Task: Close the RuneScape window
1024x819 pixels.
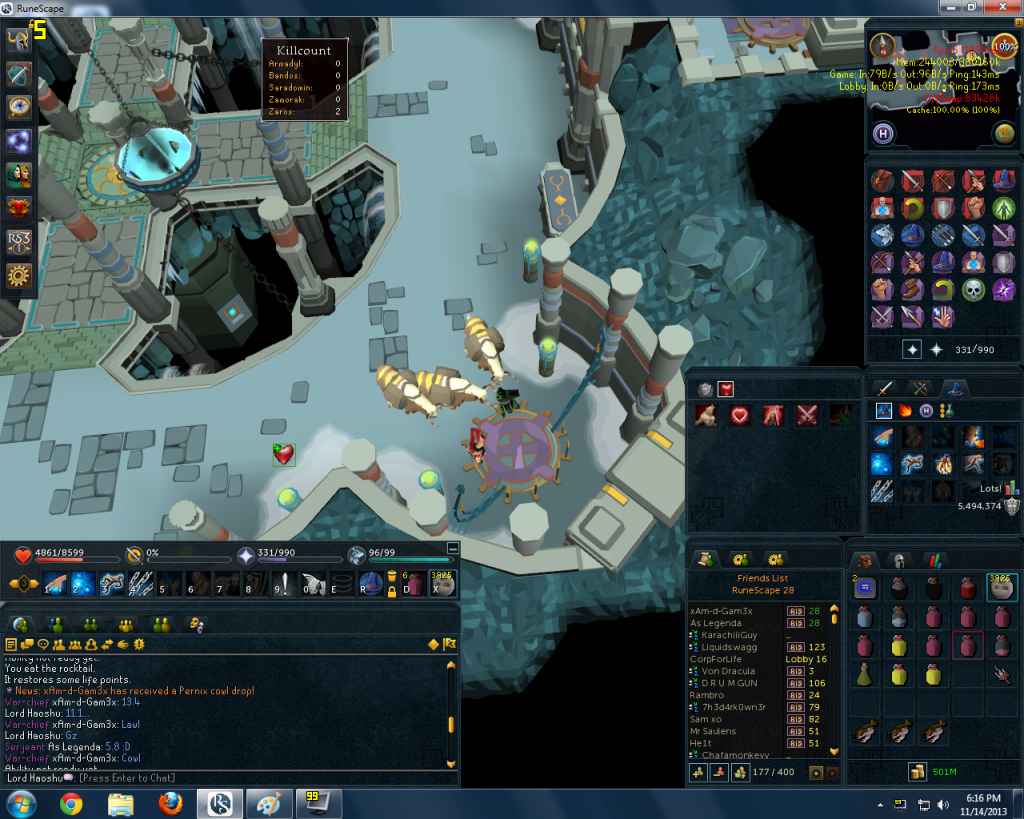Action: click(1001, 7)
